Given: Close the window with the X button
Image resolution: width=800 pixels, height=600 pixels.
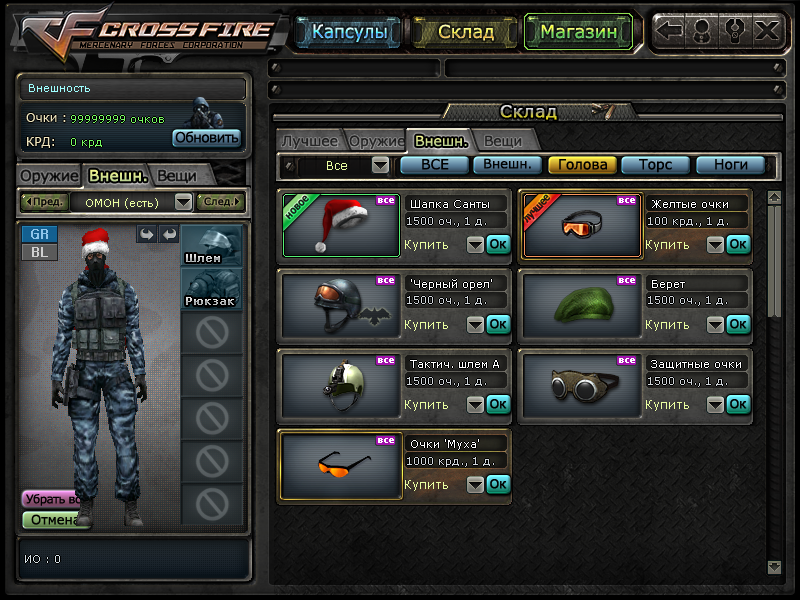Looking at the screenshot, I should click(767, 30).
